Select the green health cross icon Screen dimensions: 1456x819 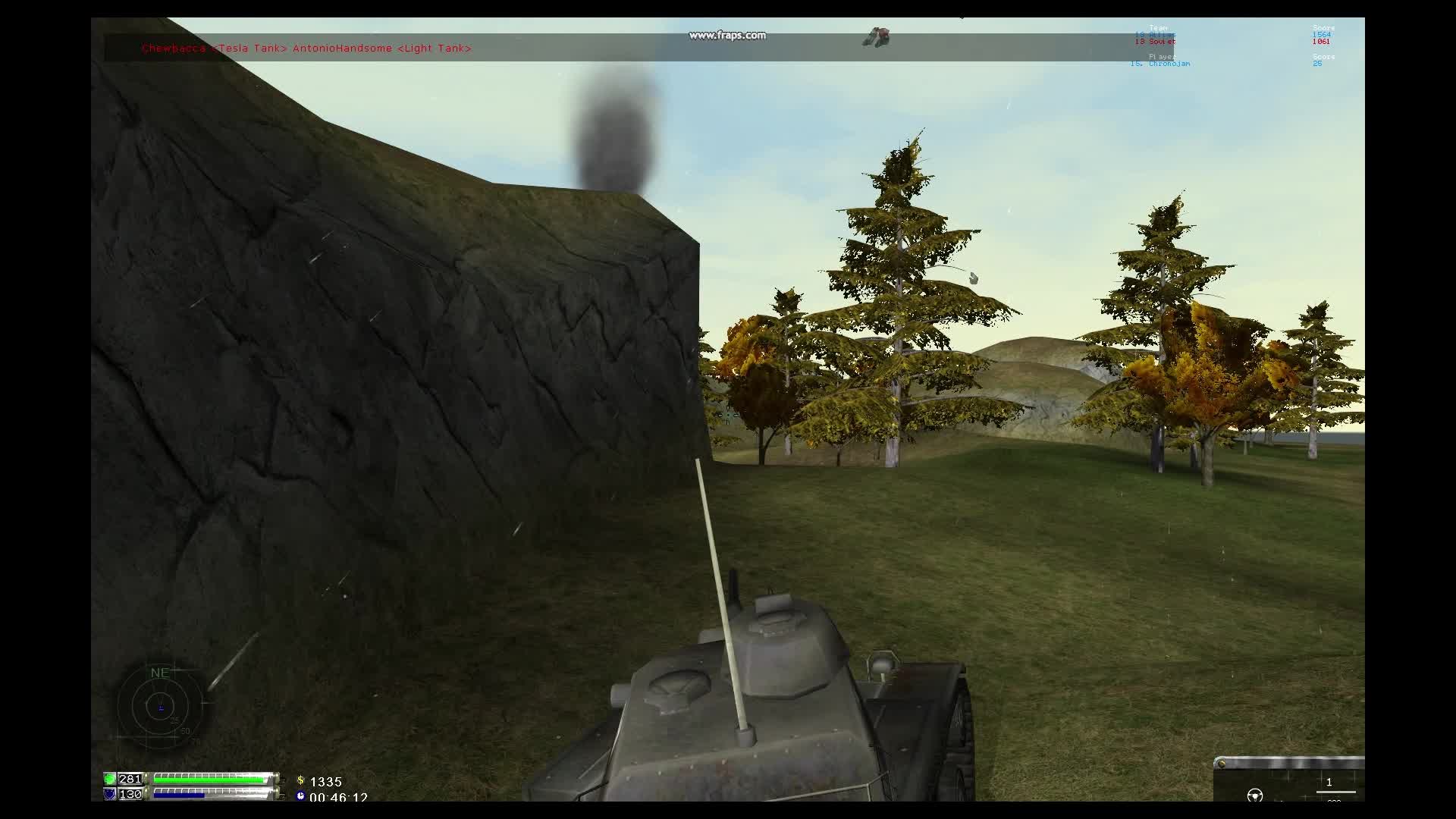pyautogui.click(x=111, y=779)
